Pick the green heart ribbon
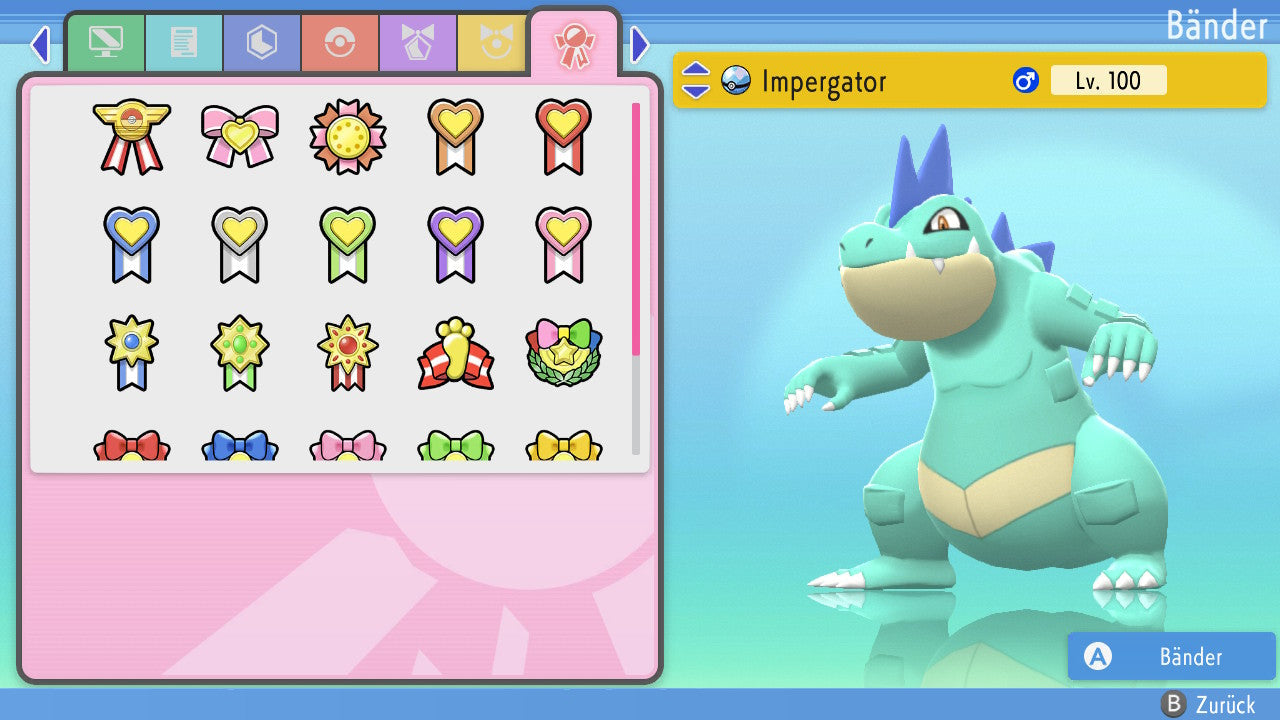Viewport: 1280px width, 720px height. pyautogui.click(x=348, y=244)
